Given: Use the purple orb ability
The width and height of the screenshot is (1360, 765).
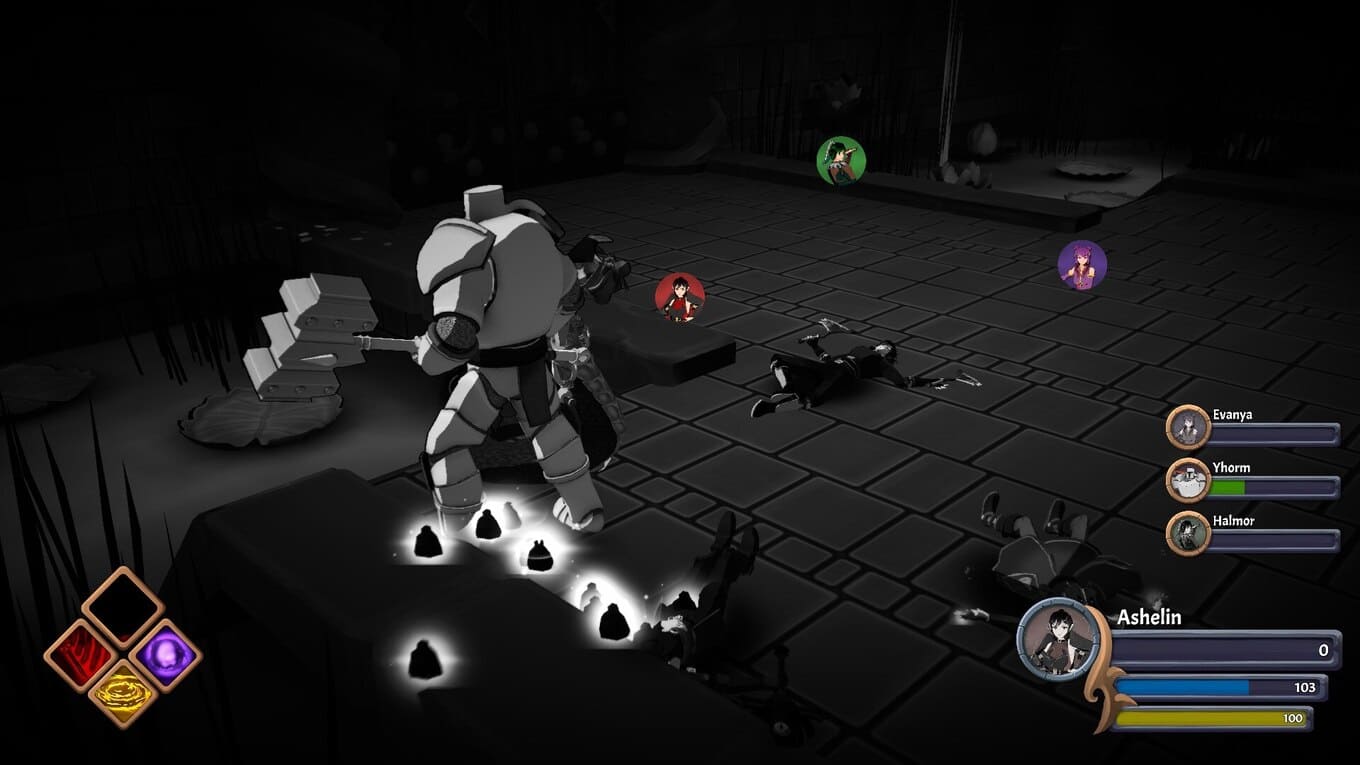Looking at the screenshot, I should coord(165,655).
